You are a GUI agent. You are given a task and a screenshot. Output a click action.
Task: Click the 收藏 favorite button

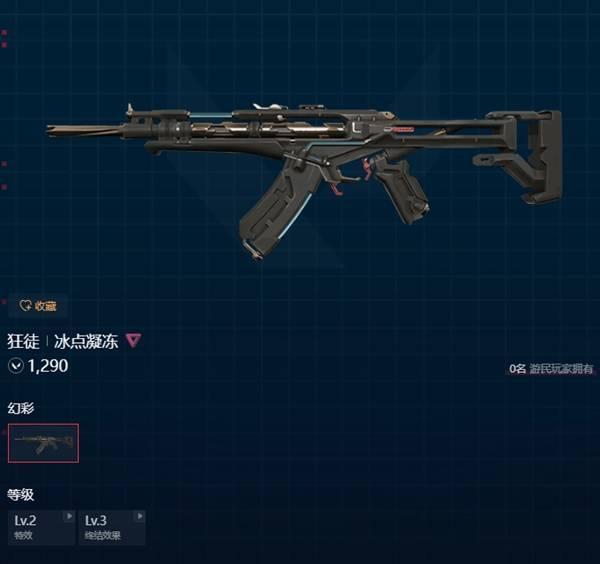[x=39, y=306]
